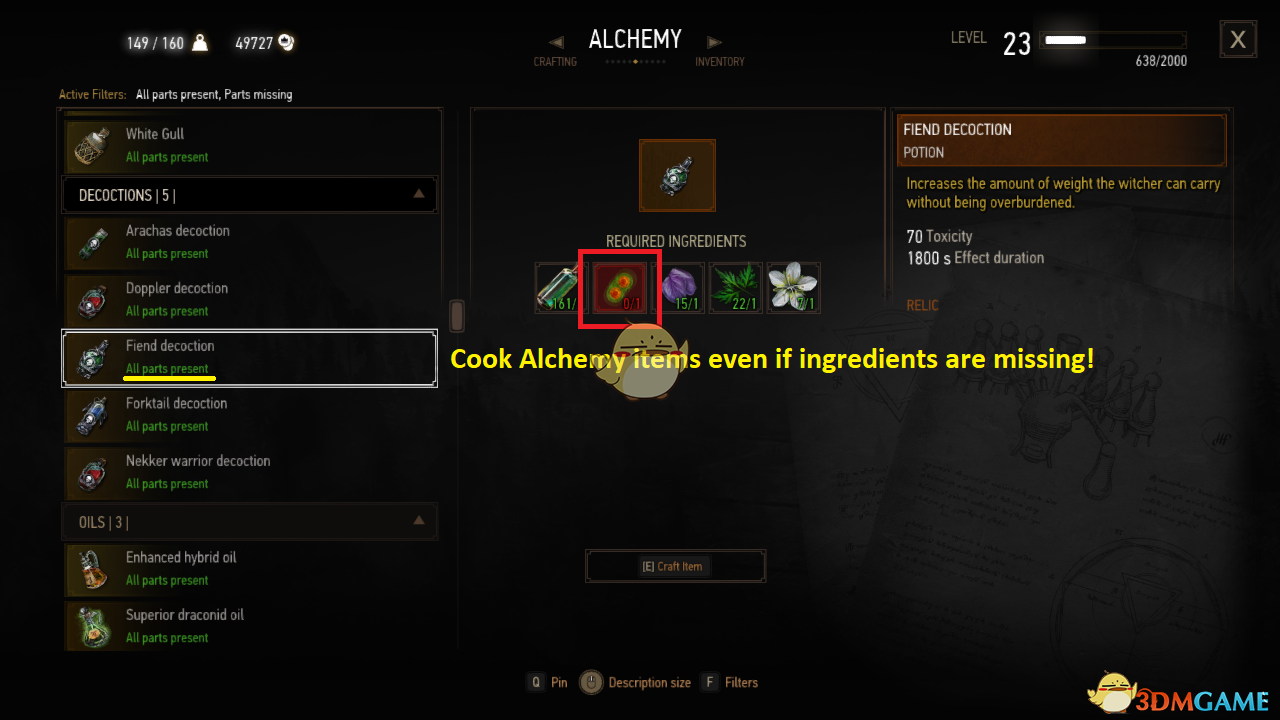Switch to the Inventory tab
This screenshot has height=720, width=1280.
coord(720,61)
